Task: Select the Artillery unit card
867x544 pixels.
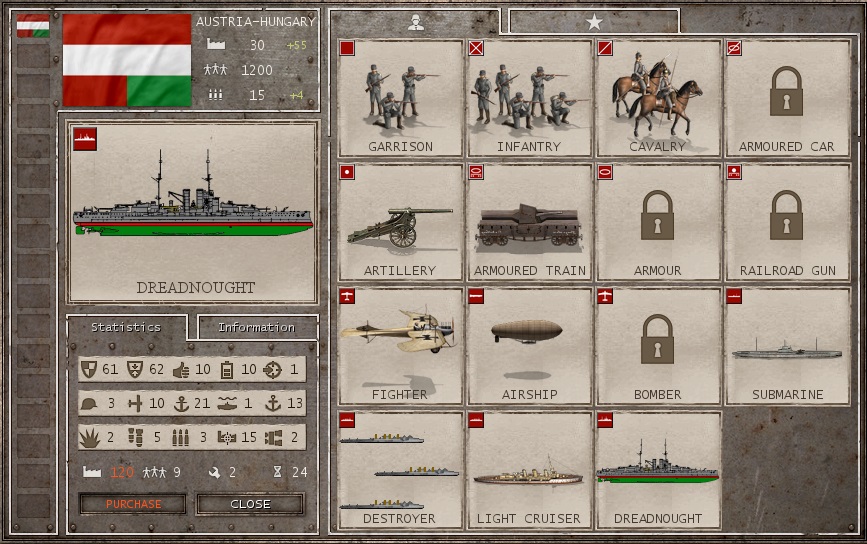Action: pyautogui.click(x=400, y=222)
